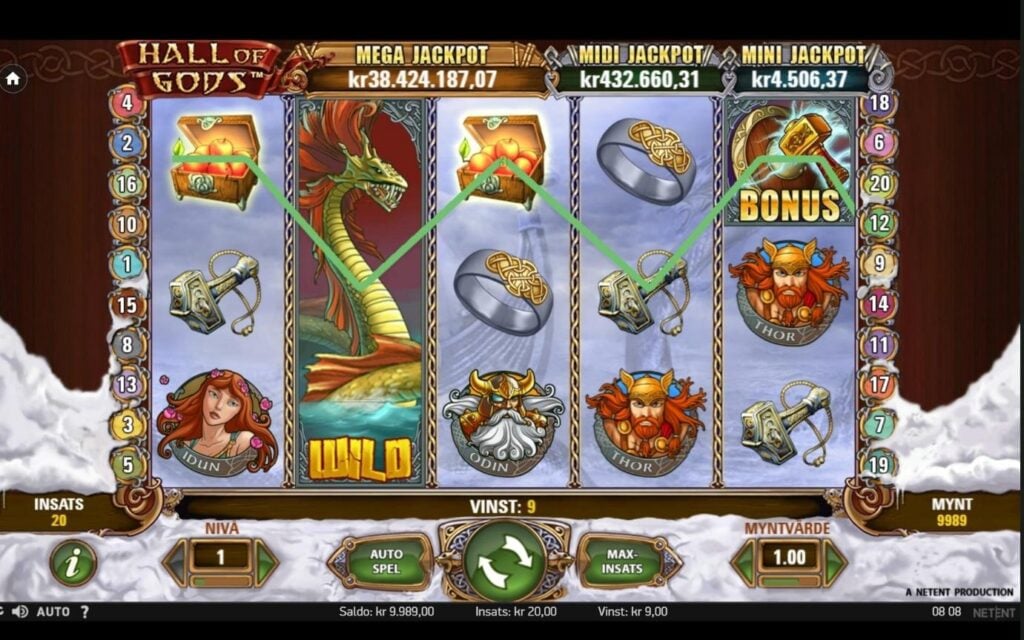
Task: Spin the reels with the green button
Action: pos(504,562)
